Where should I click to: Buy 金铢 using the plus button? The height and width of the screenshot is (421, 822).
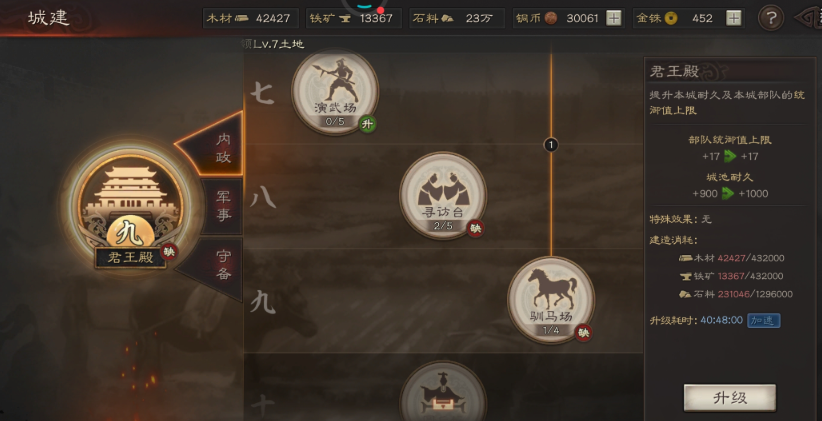(x=733, y=18)
